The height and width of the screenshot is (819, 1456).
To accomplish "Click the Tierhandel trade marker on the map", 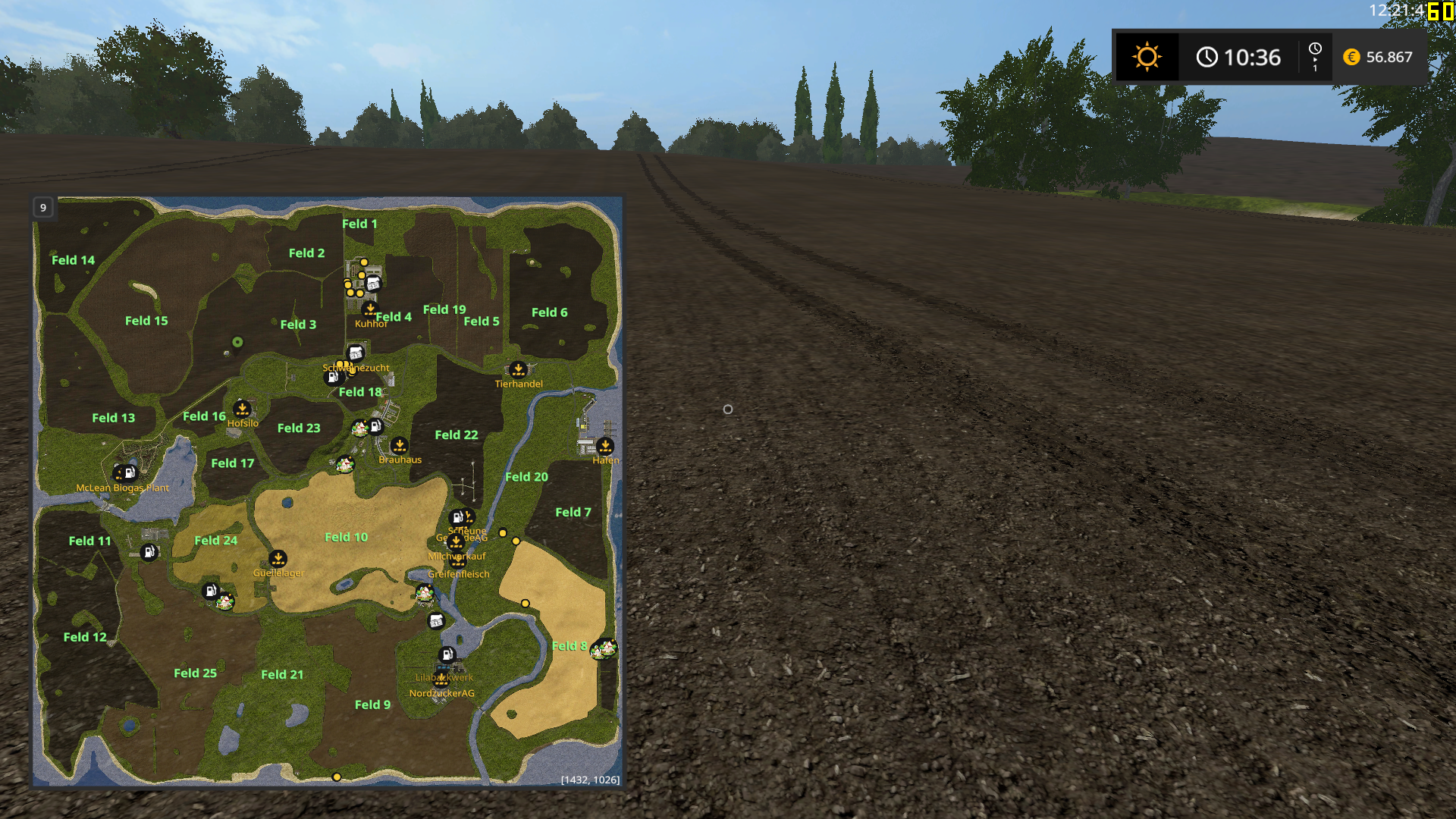I will 518,370.
